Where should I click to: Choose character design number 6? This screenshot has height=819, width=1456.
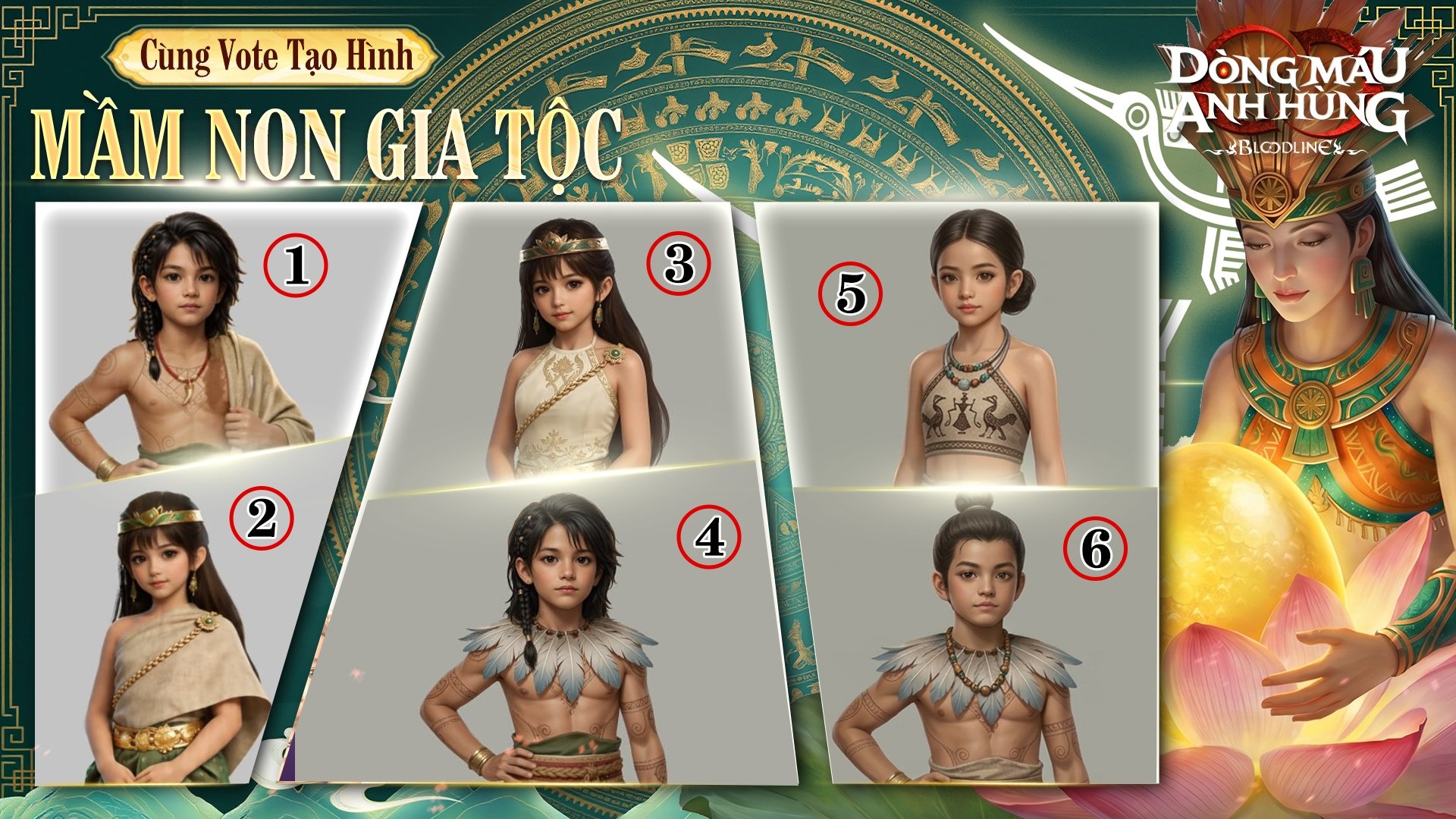[1095, 548]
